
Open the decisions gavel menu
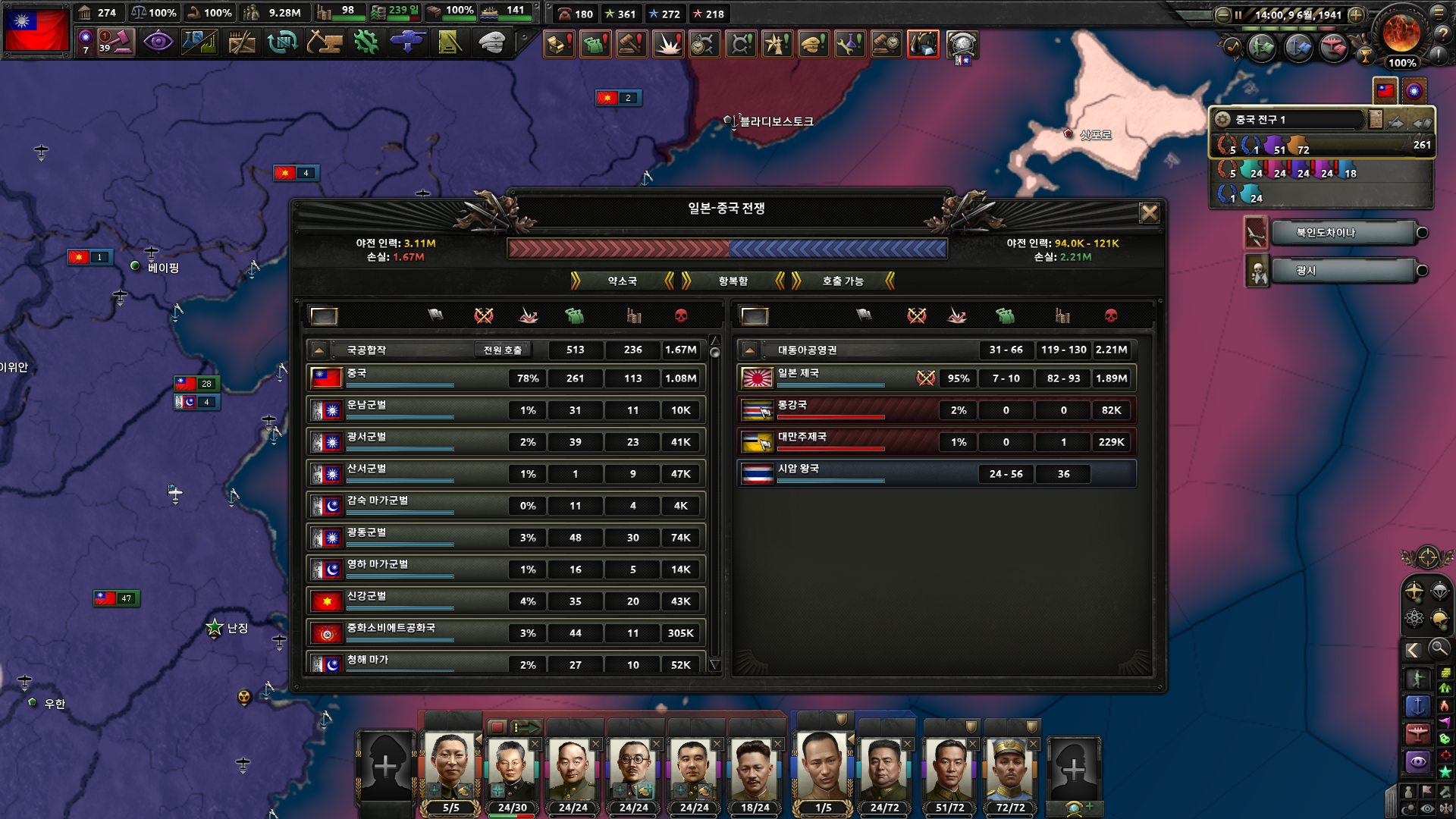[x=116, y=42]
